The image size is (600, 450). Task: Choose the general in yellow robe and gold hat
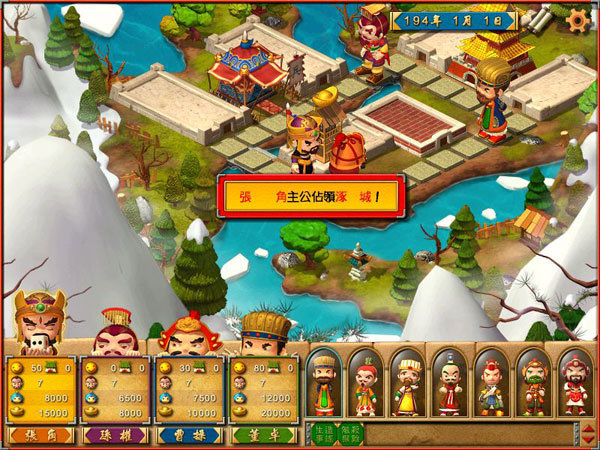408,382
